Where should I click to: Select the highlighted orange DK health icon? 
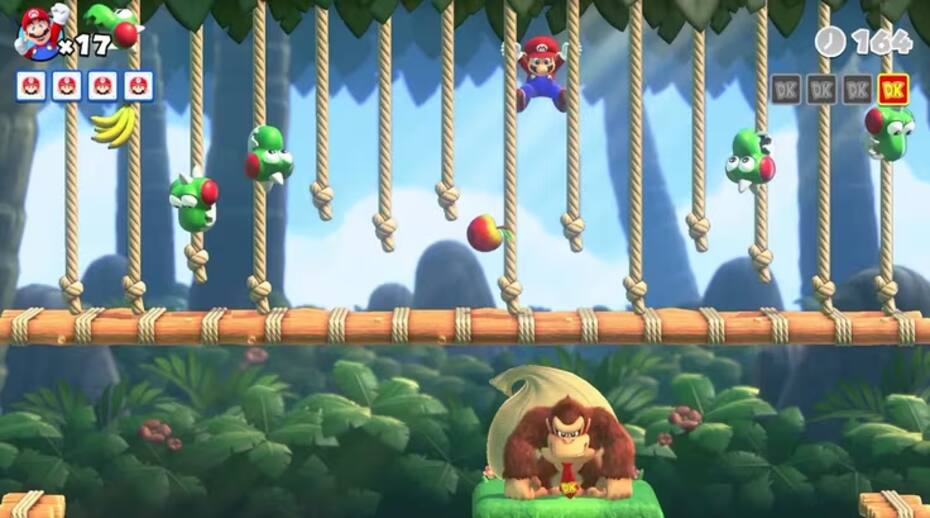pos(893,89)
